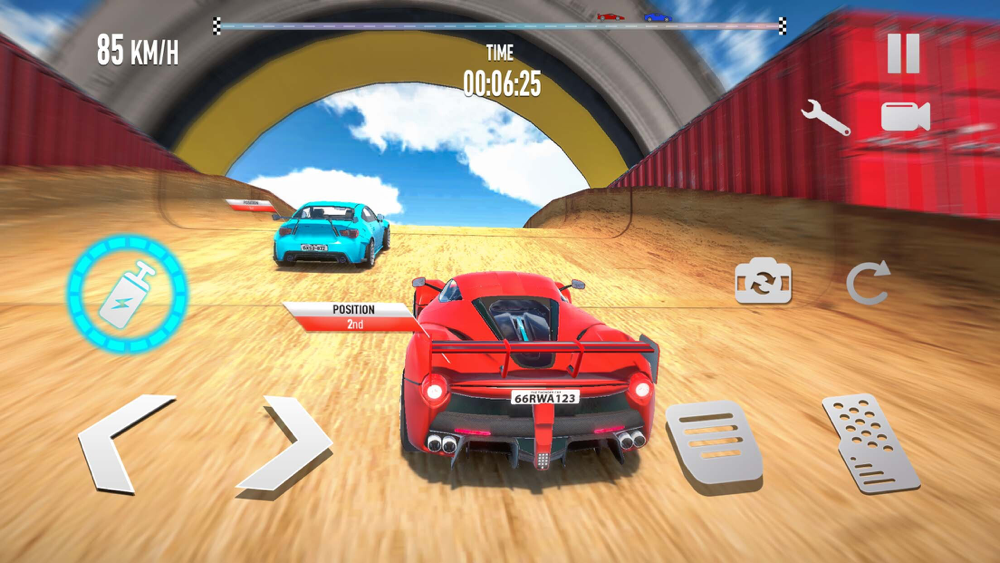Switch camera view with the camera-swap icon
The width and height of the screenshot is (1000, 563).
(764, 281)
